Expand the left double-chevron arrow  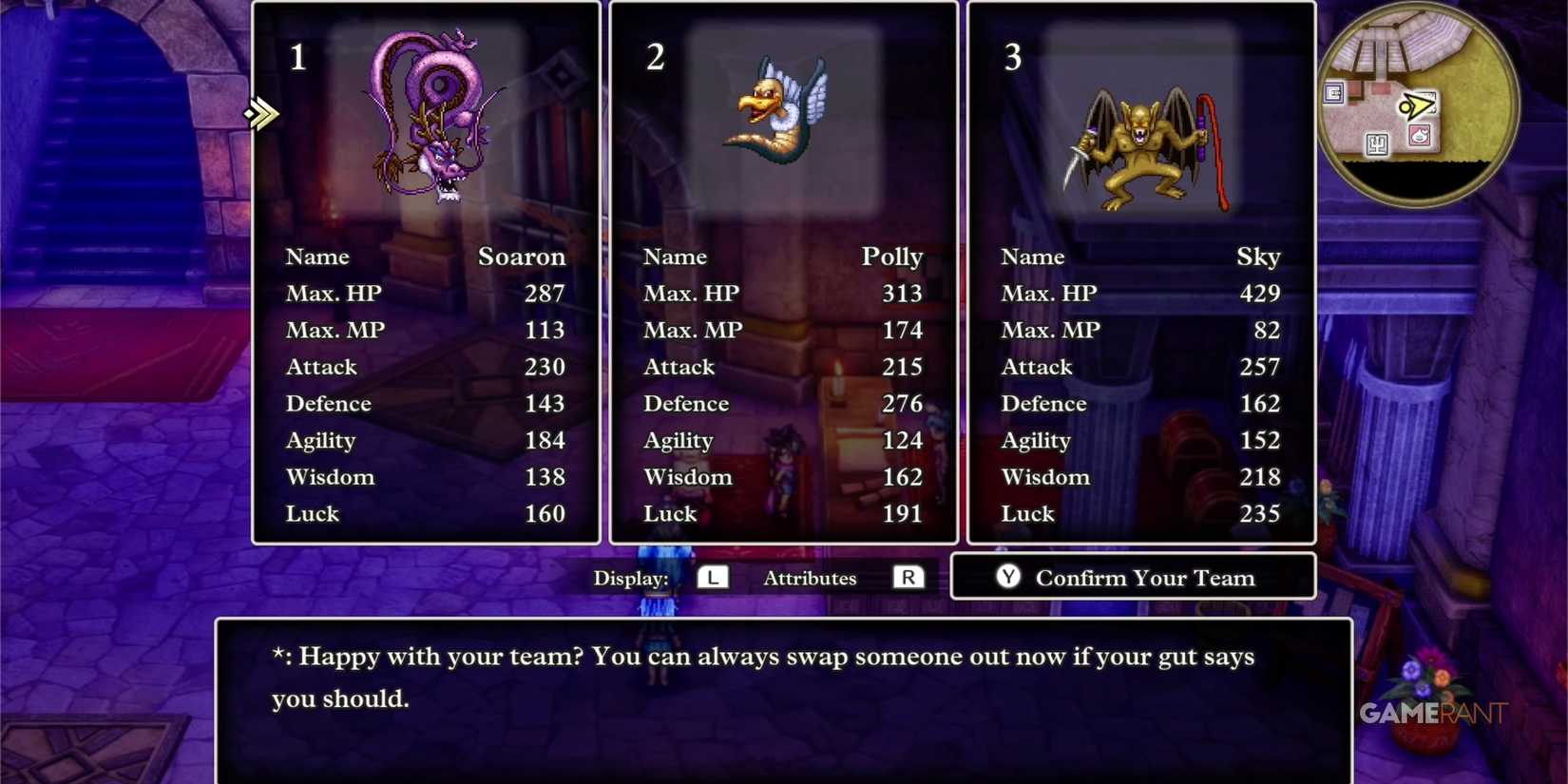(x=261, y=114)
